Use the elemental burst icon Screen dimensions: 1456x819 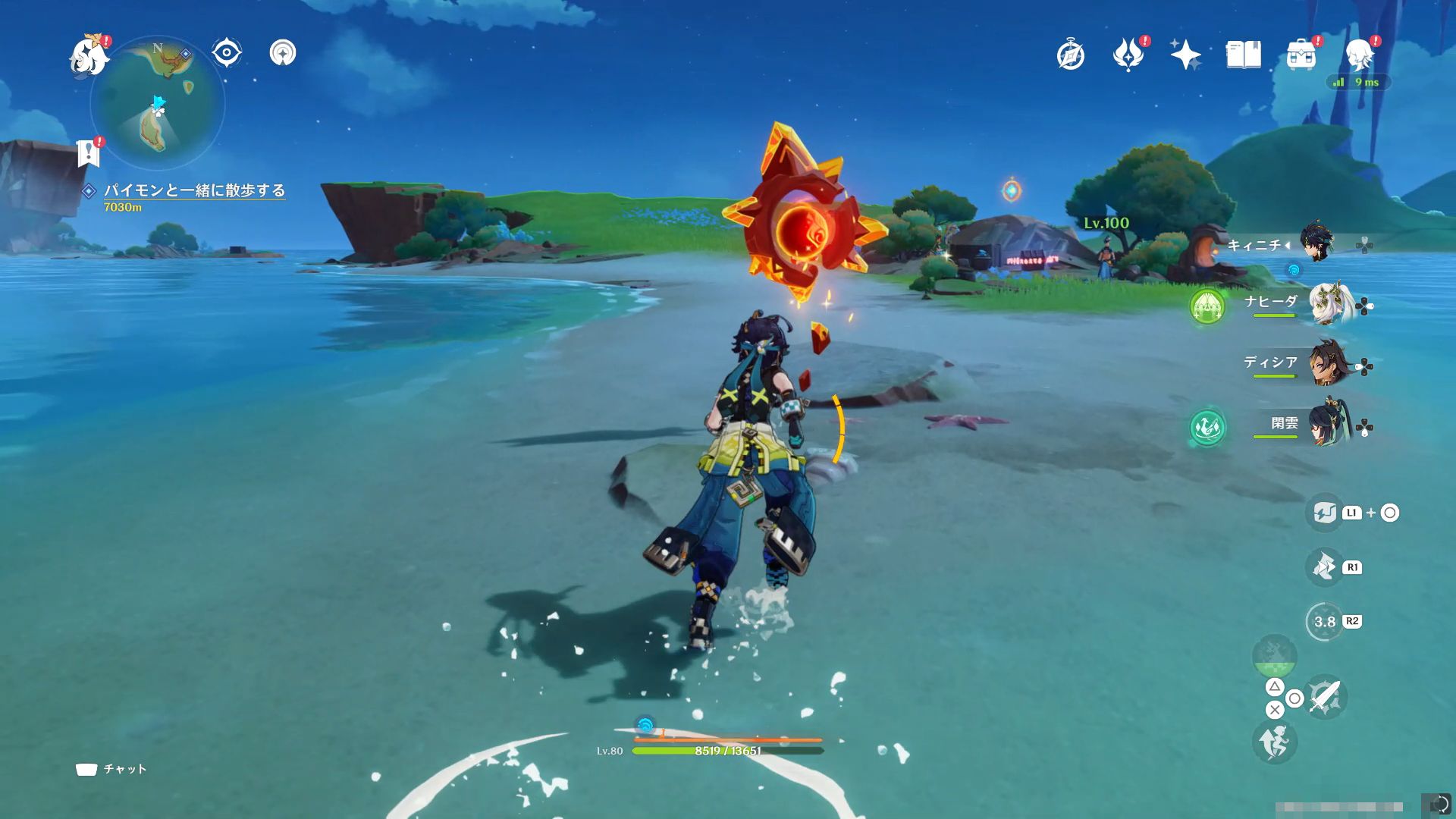1274,656
